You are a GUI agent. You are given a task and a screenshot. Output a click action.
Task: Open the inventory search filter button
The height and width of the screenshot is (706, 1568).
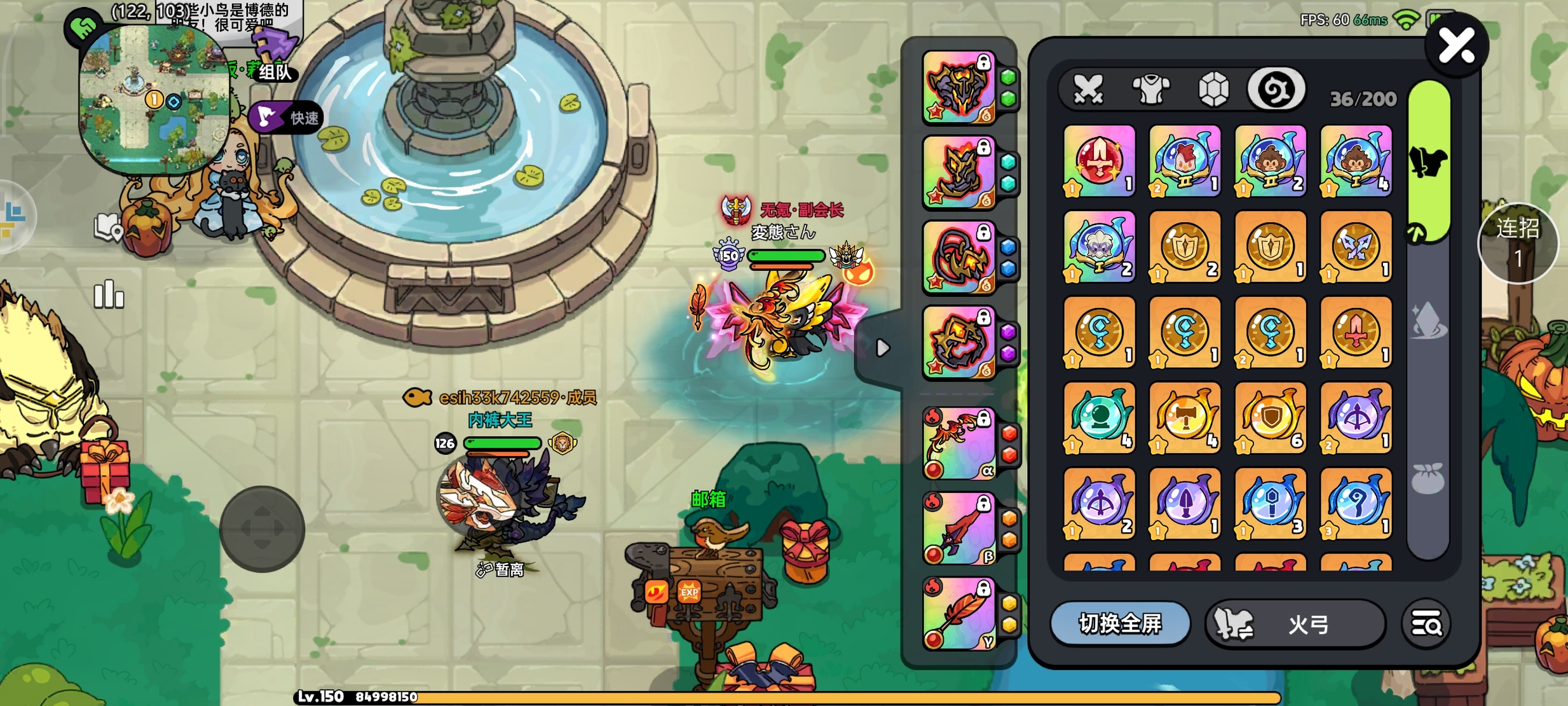click(1426, 624)
